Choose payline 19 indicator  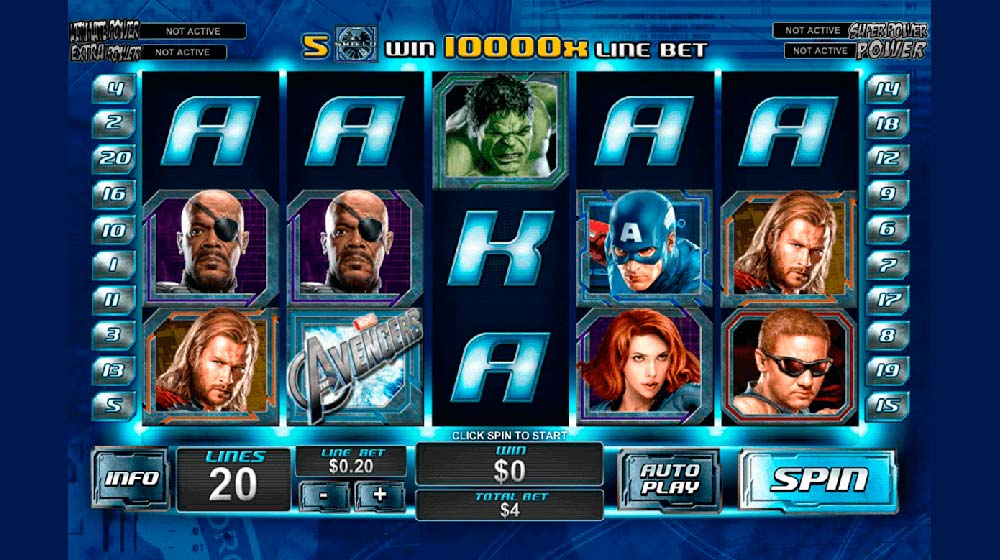click(885, 369)
